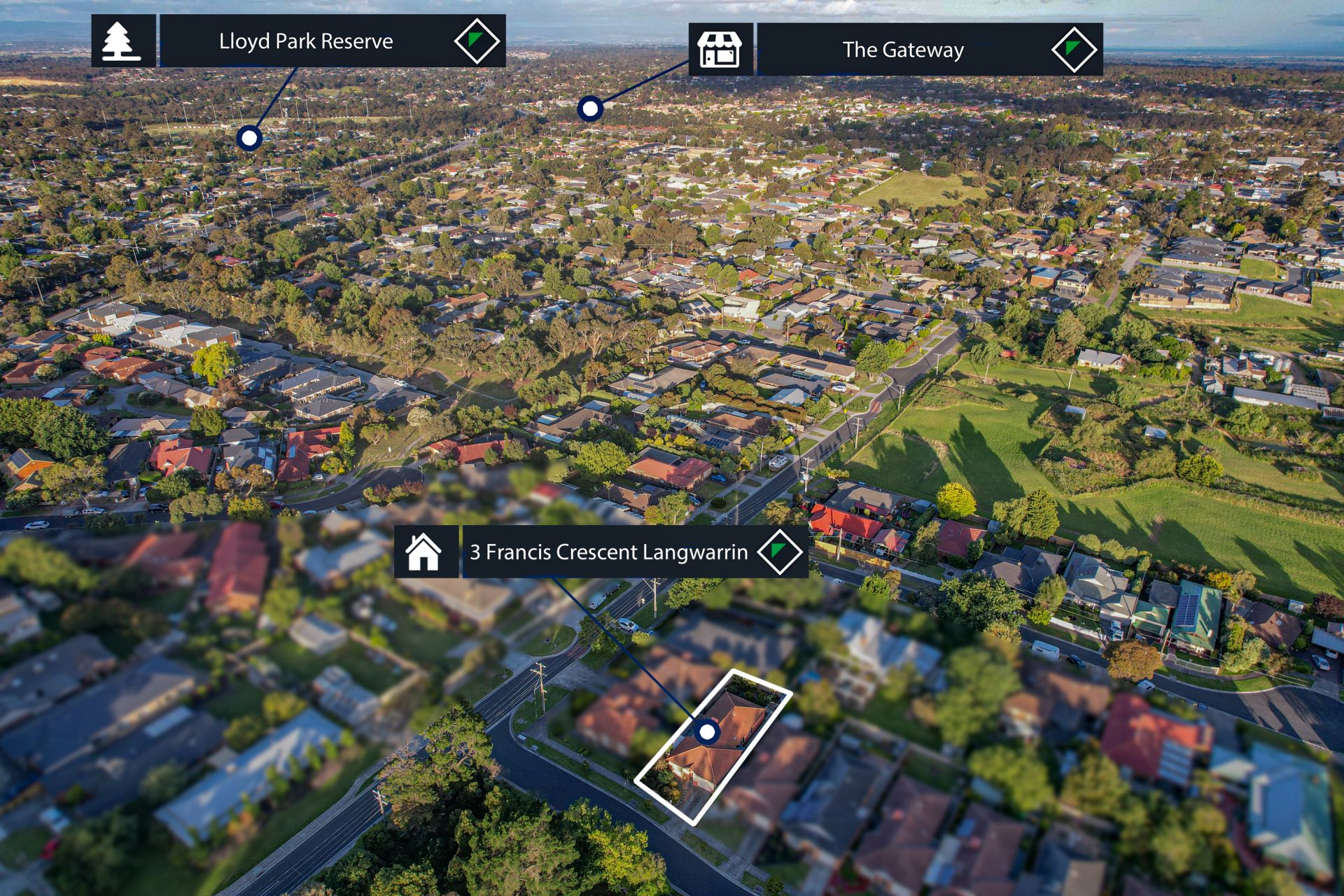Click the pine tree park icon
Image resolution: width=1344 pixels, height=896 pixels.
(123, 41)
